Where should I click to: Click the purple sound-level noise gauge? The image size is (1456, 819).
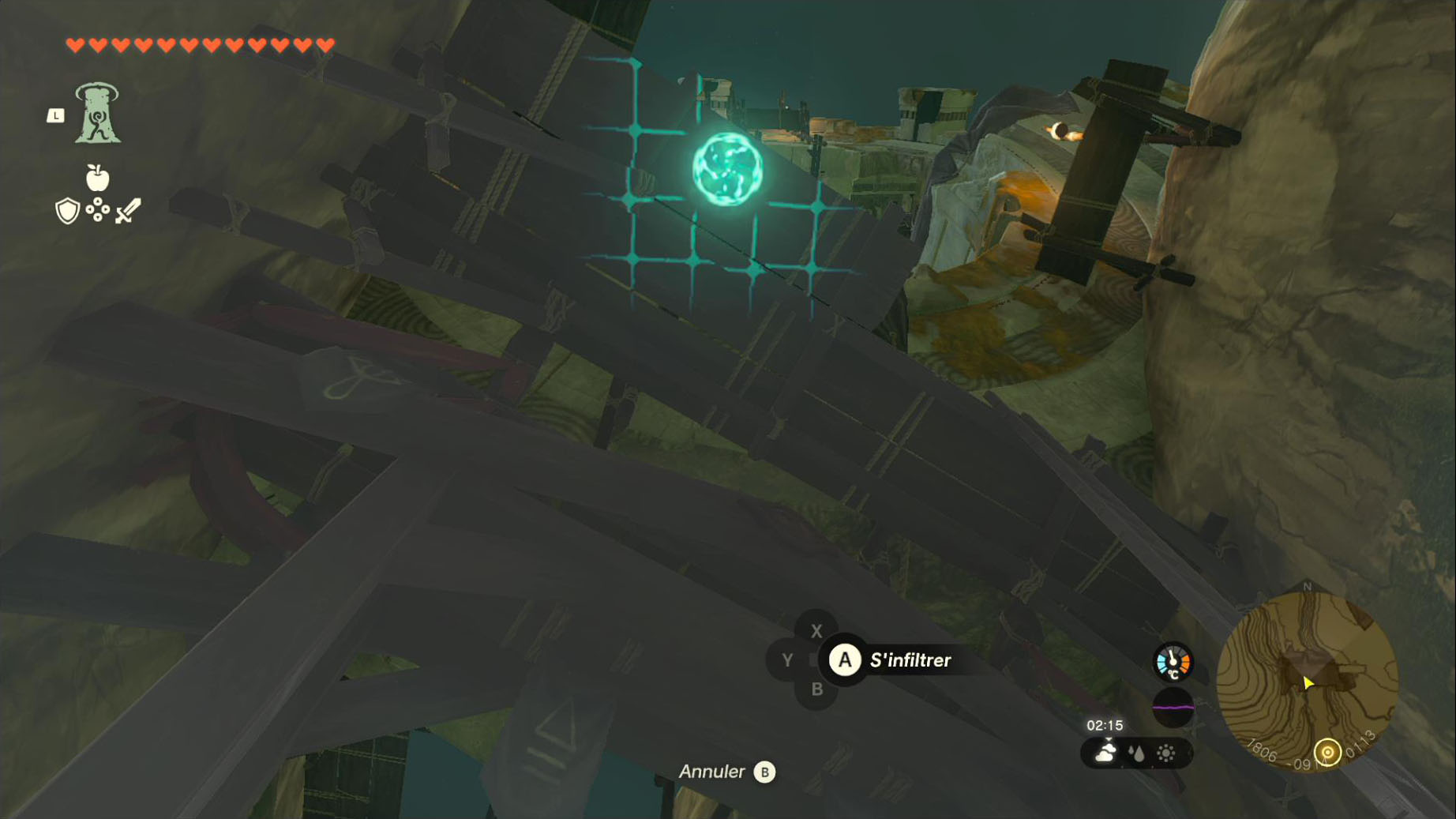tap(1173, 708)
